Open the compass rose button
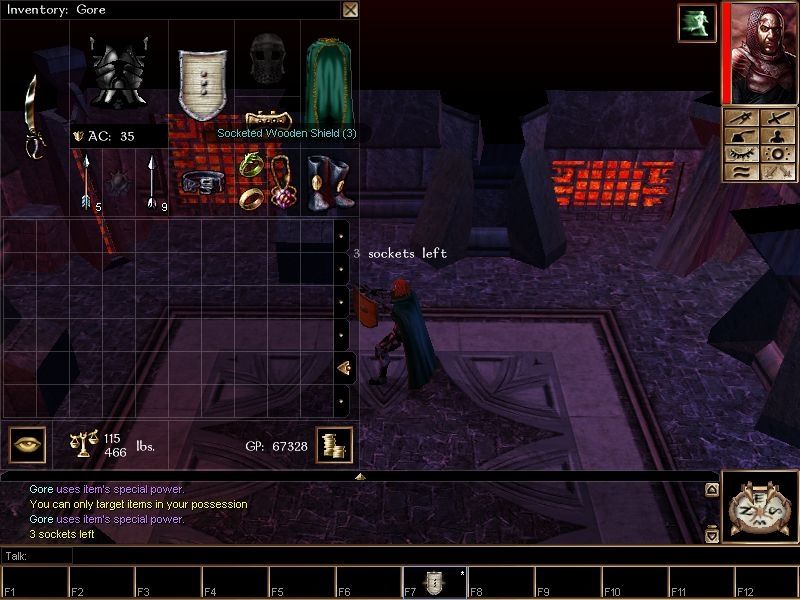Image resolution: width=800 pixels, height=600 pixels. tap(759, 507)
